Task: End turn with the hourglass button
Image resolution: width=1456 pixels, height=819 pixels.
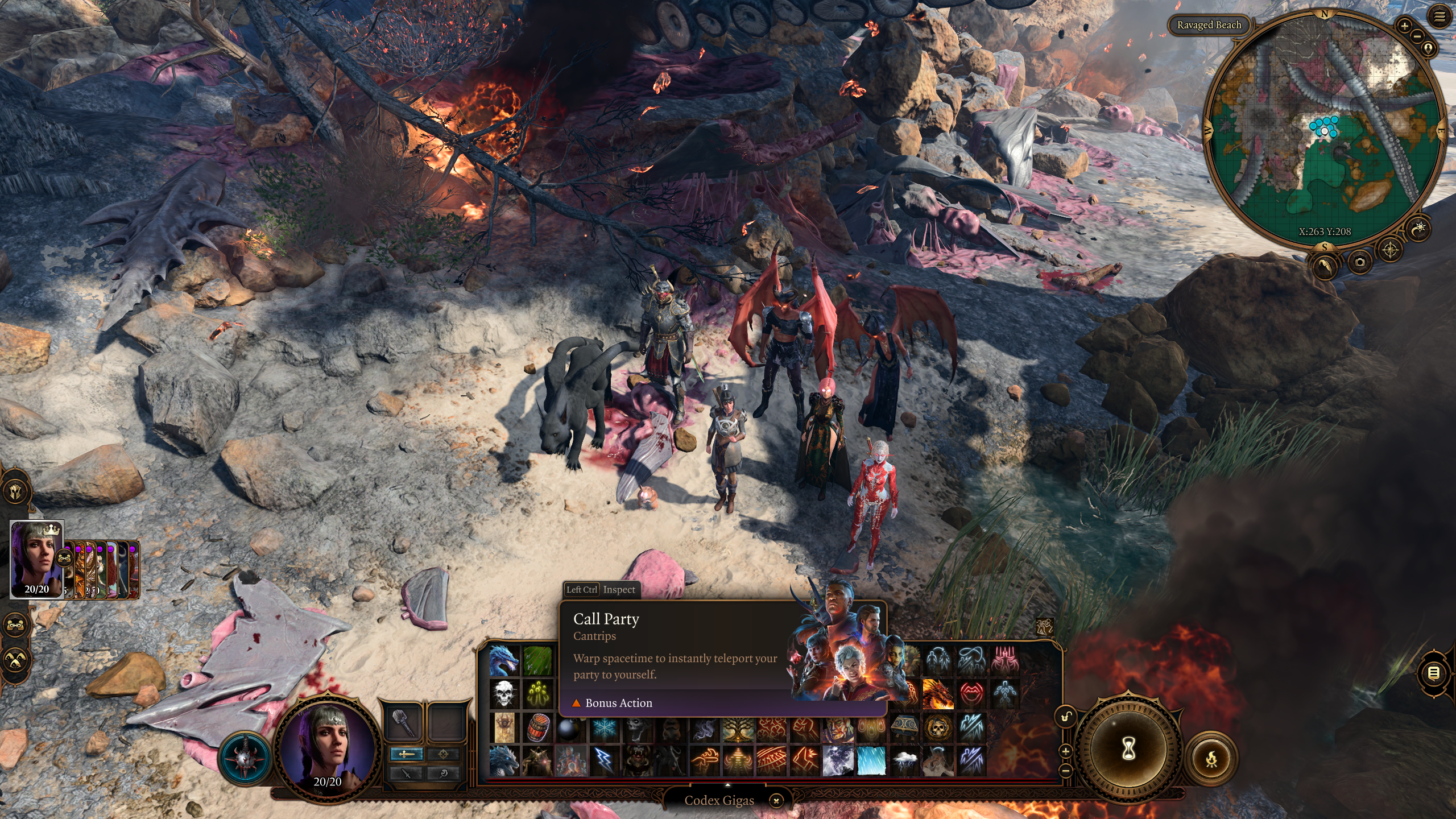Action: pos(1128,749)
